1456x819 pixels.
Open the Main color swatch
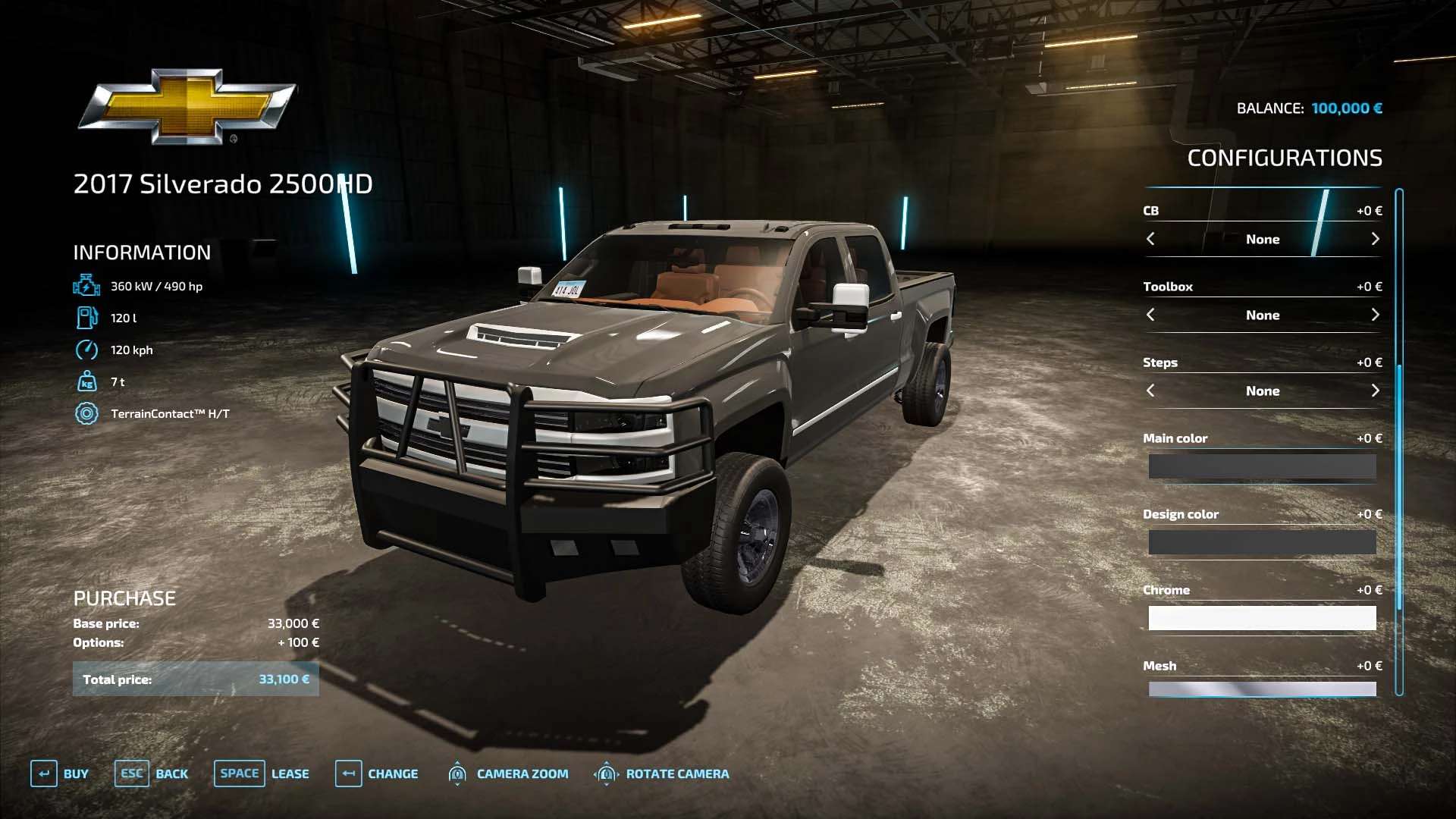(x=1262, y=466)
